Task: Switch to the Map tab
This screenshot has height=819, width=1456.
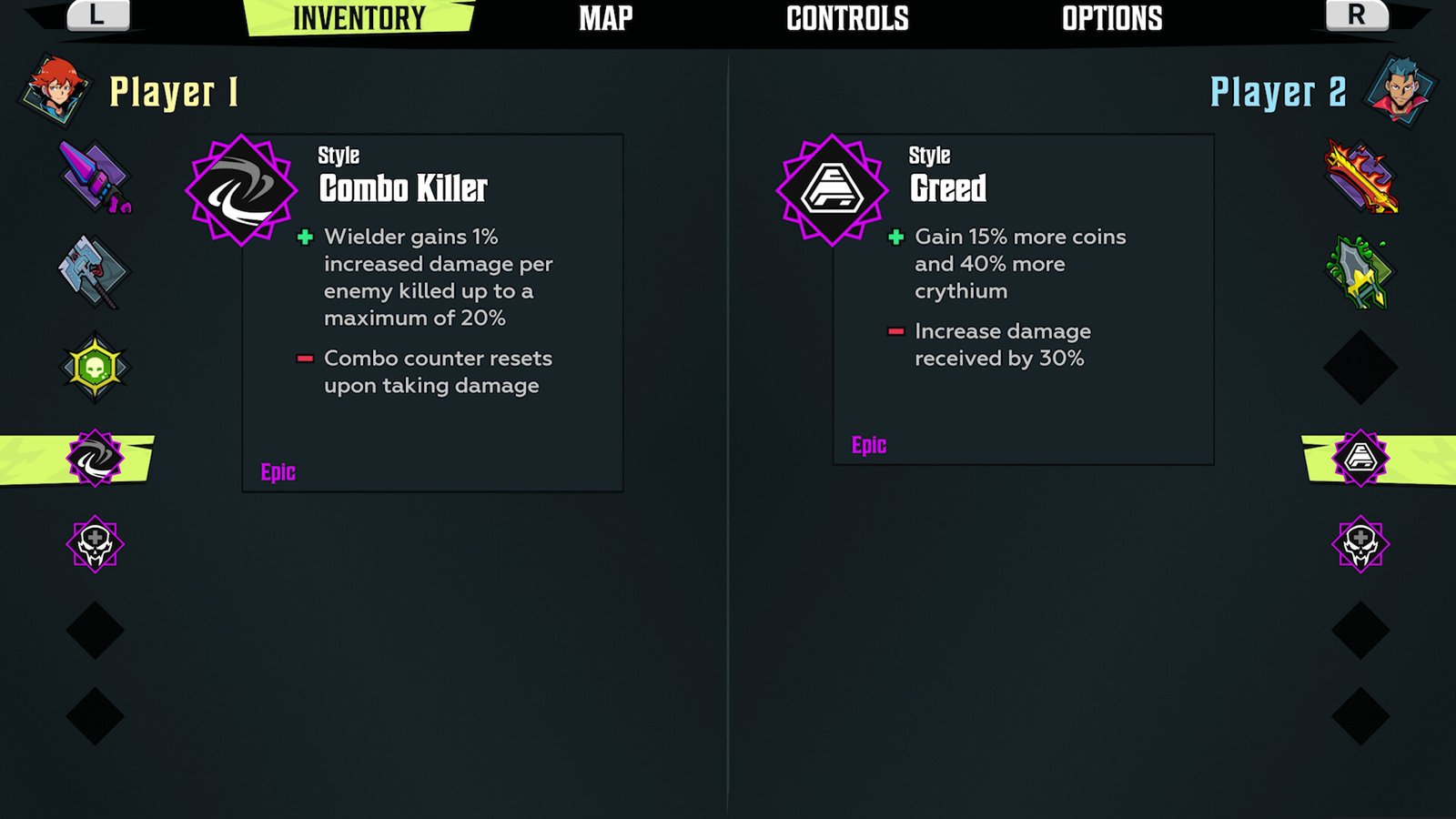Action: [606, 18]
